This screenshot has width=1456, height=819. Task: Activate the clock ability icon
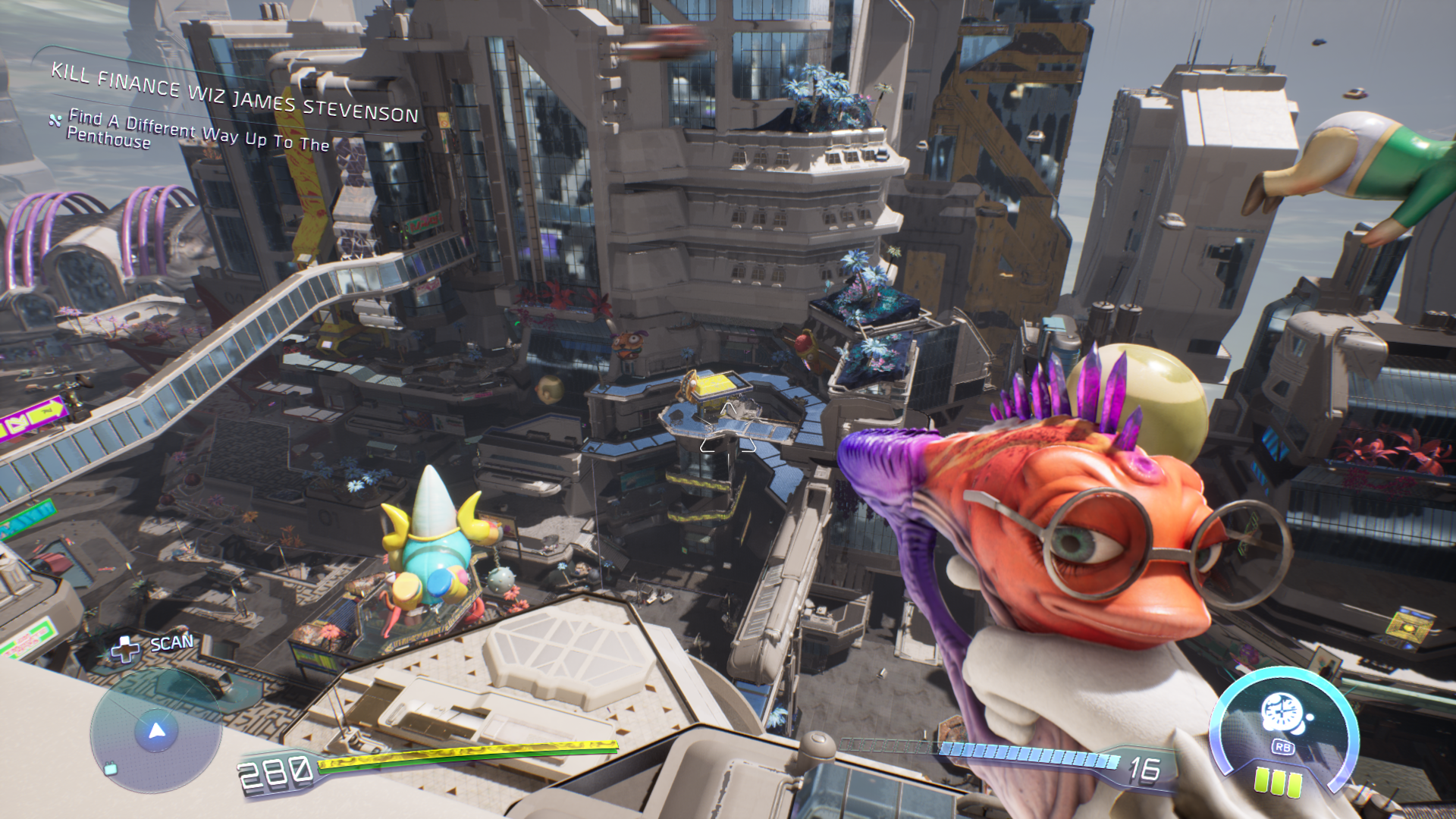click(1282, 714)
